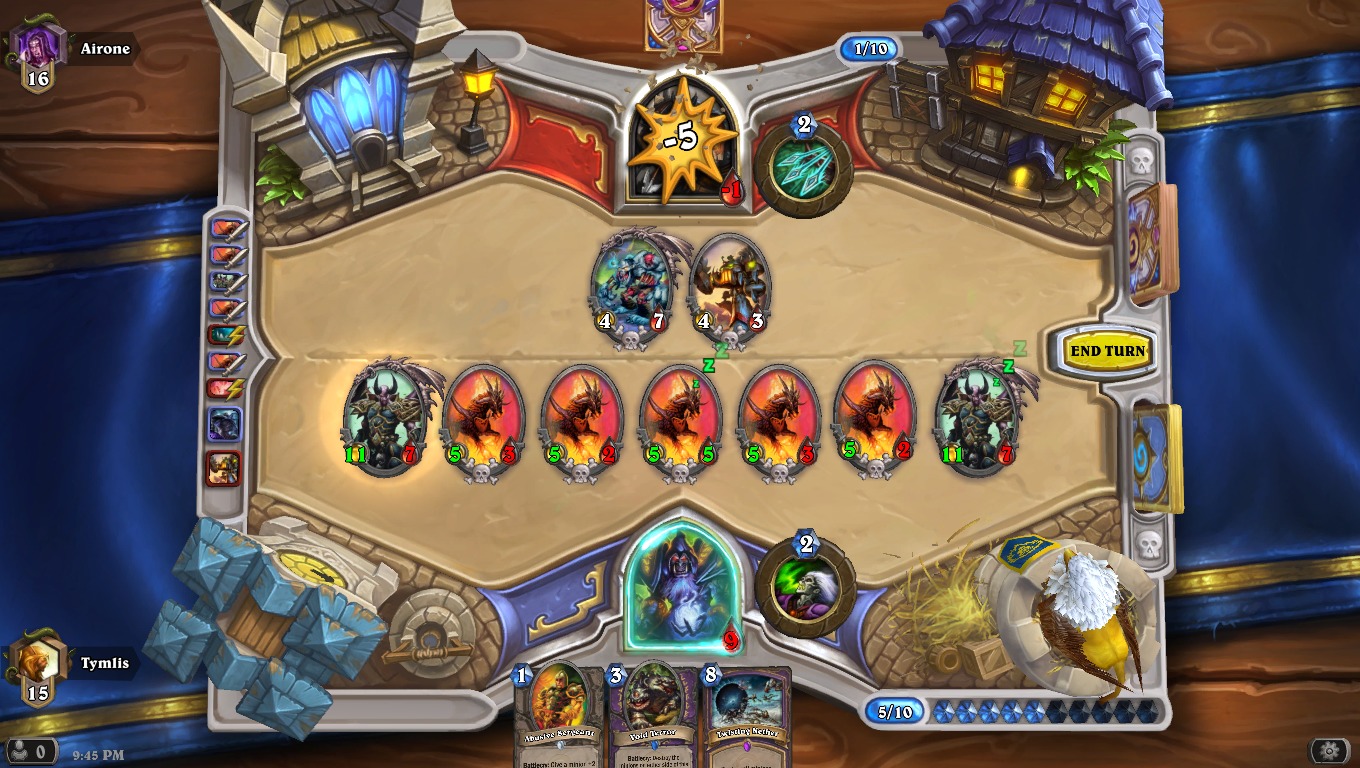View the blue demon card history tile
Viewport: 1360px width, 768px height.
click(x=224, y=424)
